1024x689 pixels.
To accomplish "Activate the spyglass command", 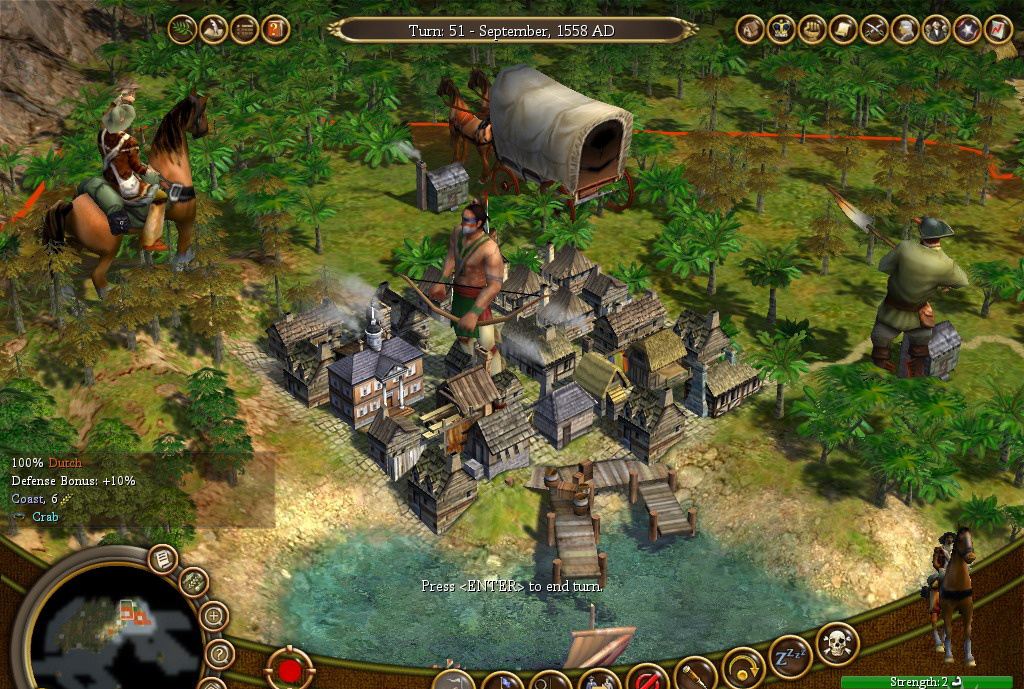I will pyautogui.click(x=696, y=675).
